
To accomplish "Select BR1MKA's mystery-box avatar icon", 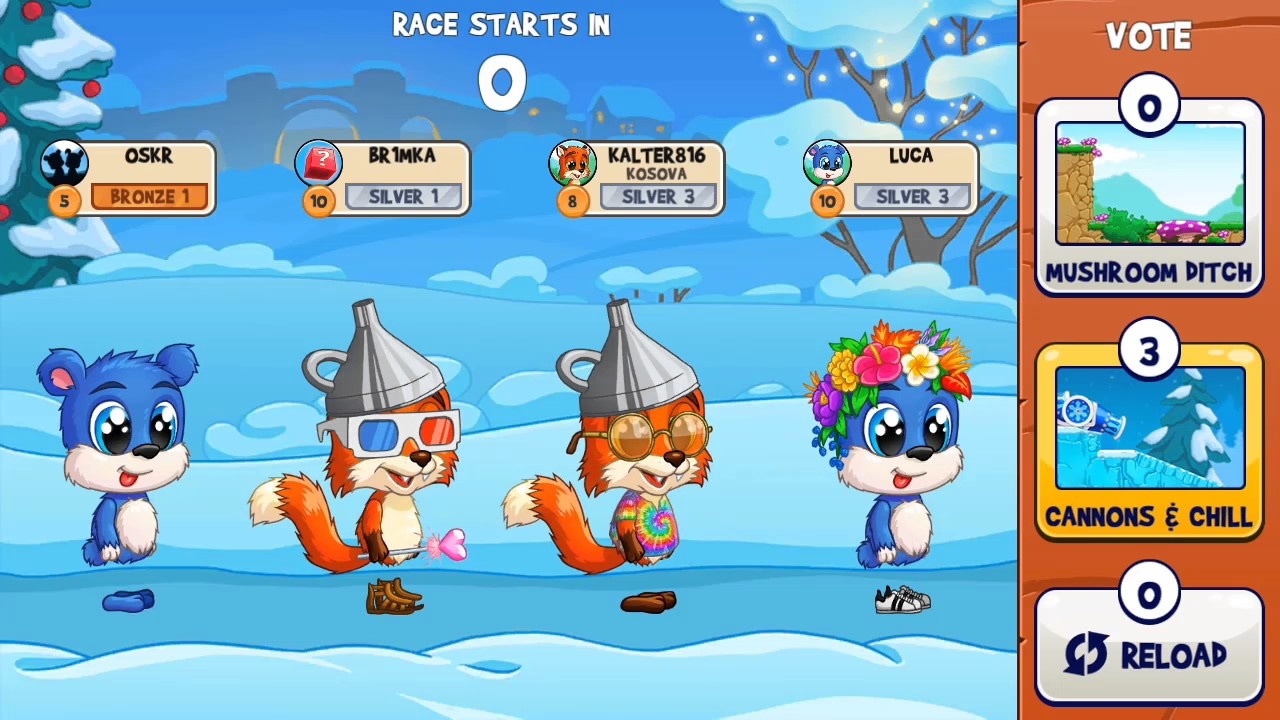I will [318, 163].
